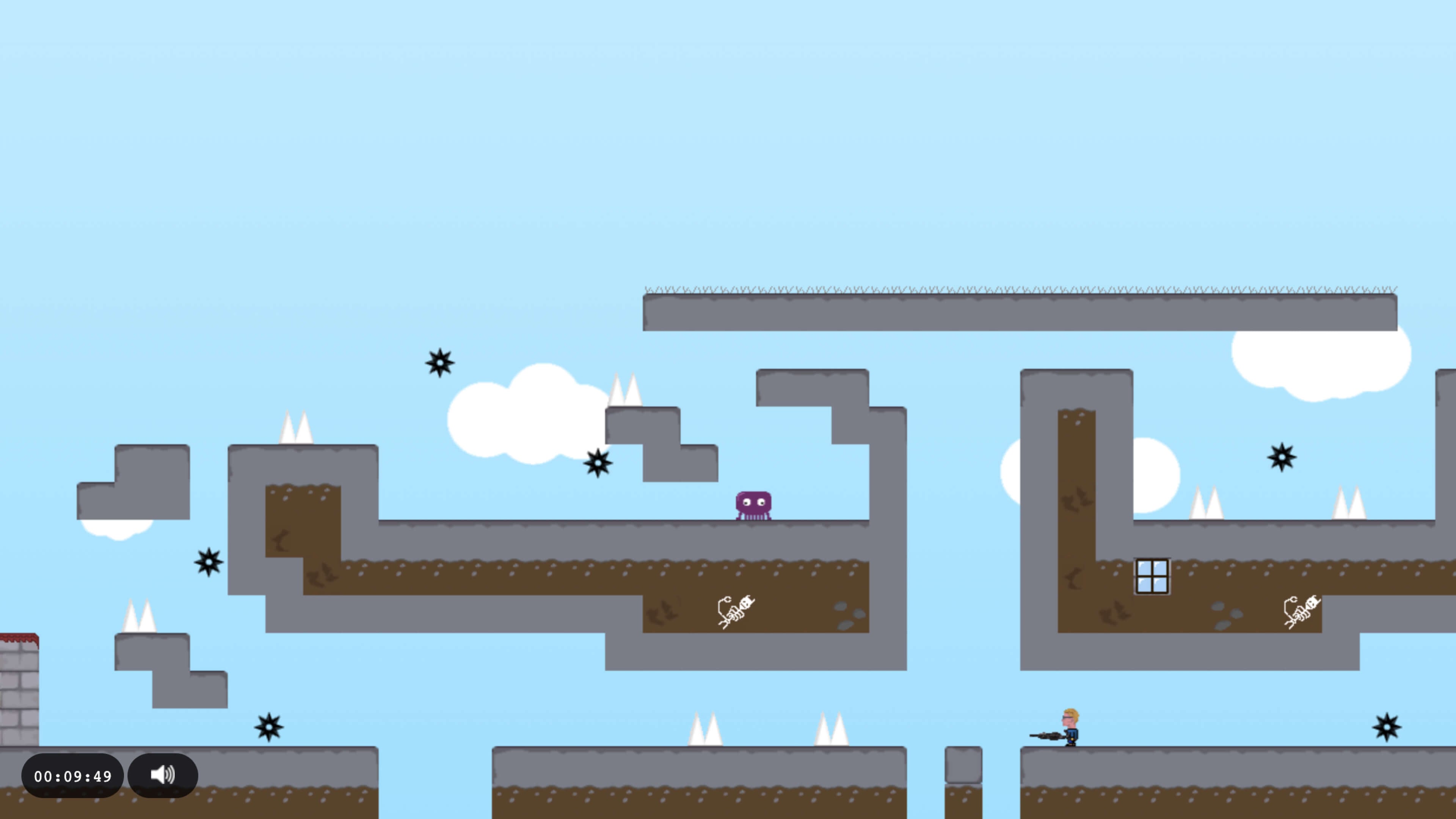Toggle the sound speaker button
1456x819 pixels.
tap(163, 775)
